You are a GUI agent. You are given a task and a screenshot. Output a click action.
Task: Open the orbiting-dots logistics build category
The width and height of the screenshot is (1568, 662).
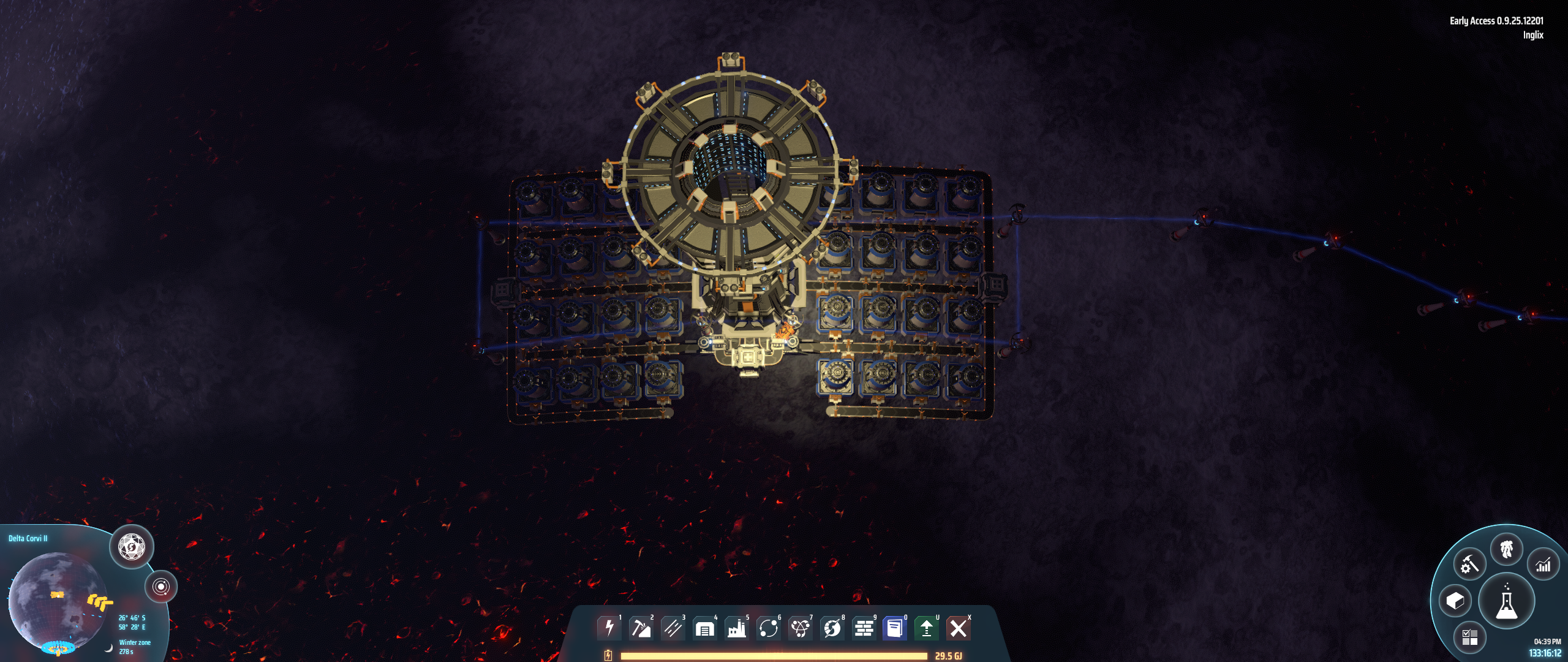768,628
